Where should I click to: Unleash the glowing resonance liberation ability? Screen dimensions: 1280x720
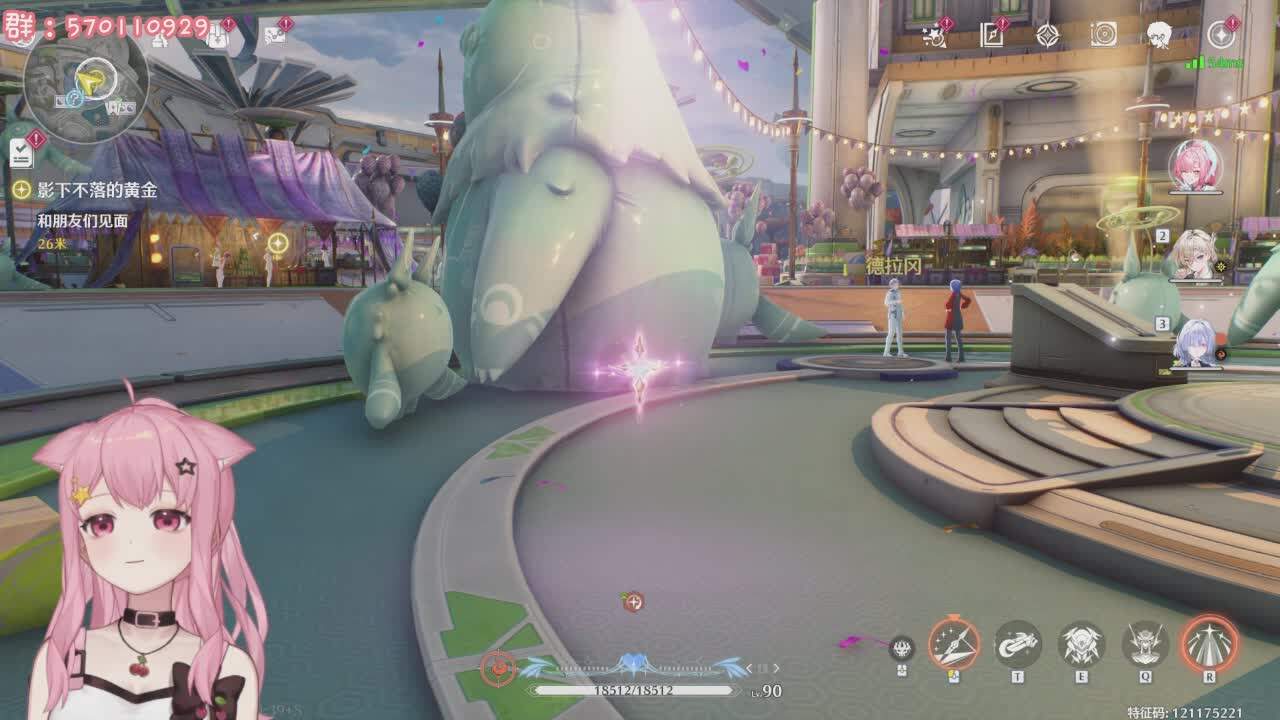click(x=1209, y=643)
